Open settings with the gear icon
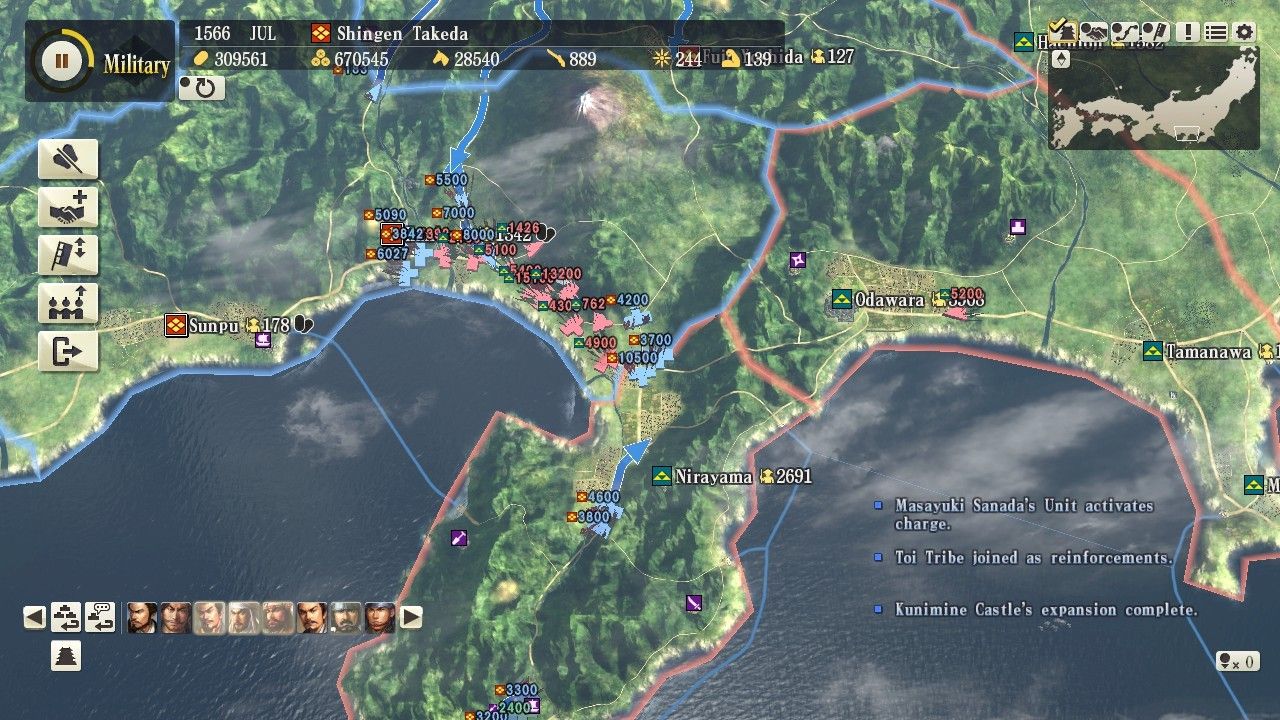The width and height of the screenshot is (1280, 720). tap(1245, 32)
